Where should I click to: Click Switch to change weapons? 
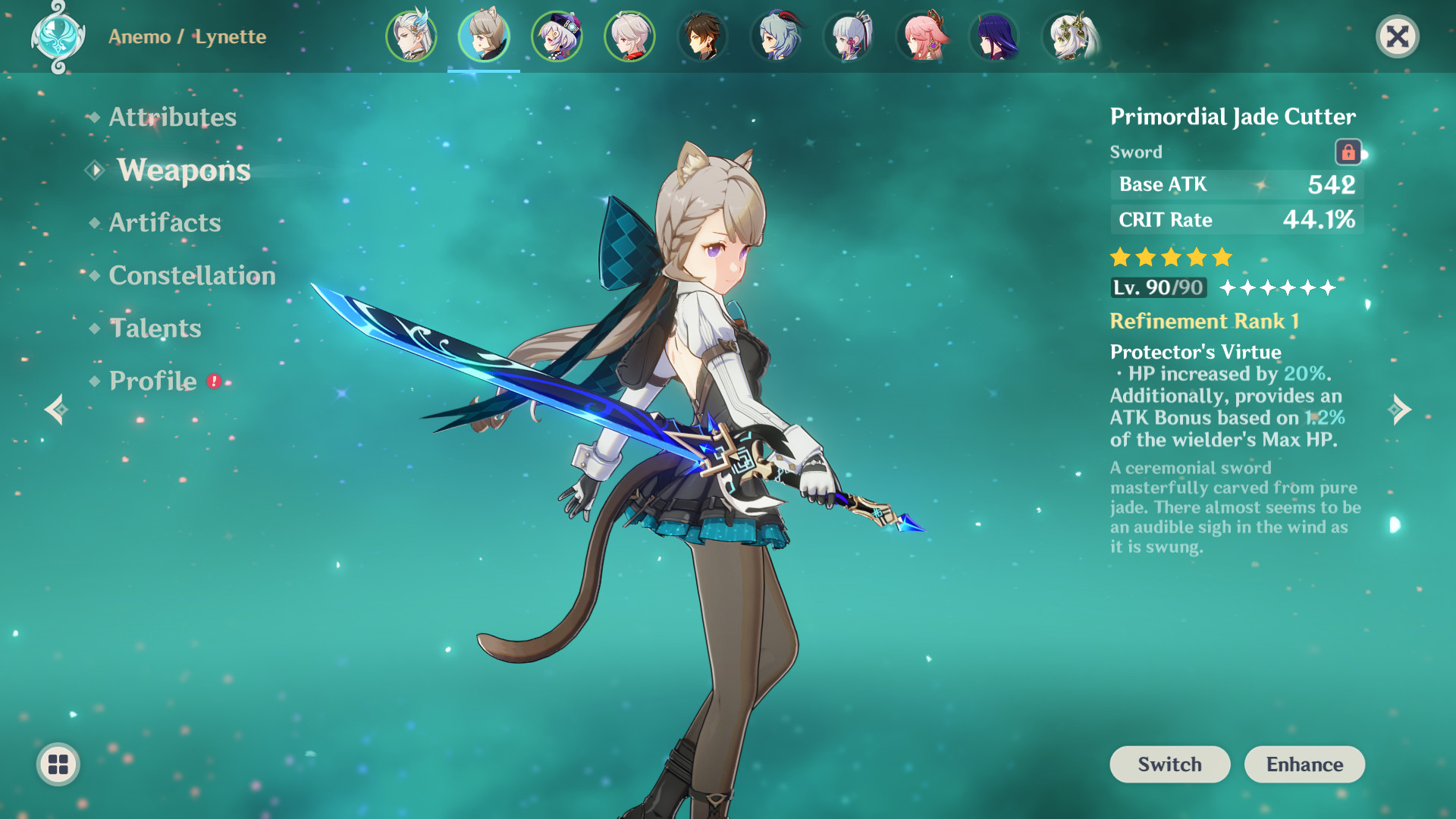[1169, 764]
